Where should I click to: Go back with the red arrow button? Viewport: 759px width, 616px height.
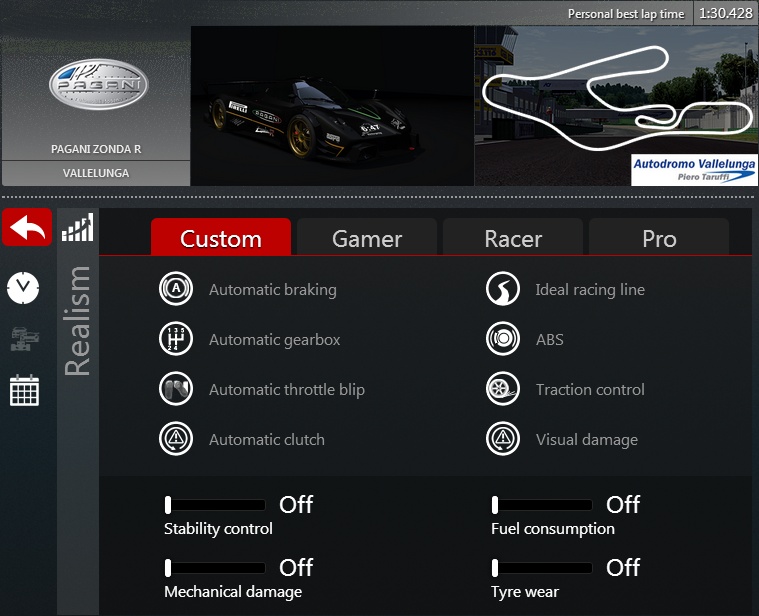27,228
